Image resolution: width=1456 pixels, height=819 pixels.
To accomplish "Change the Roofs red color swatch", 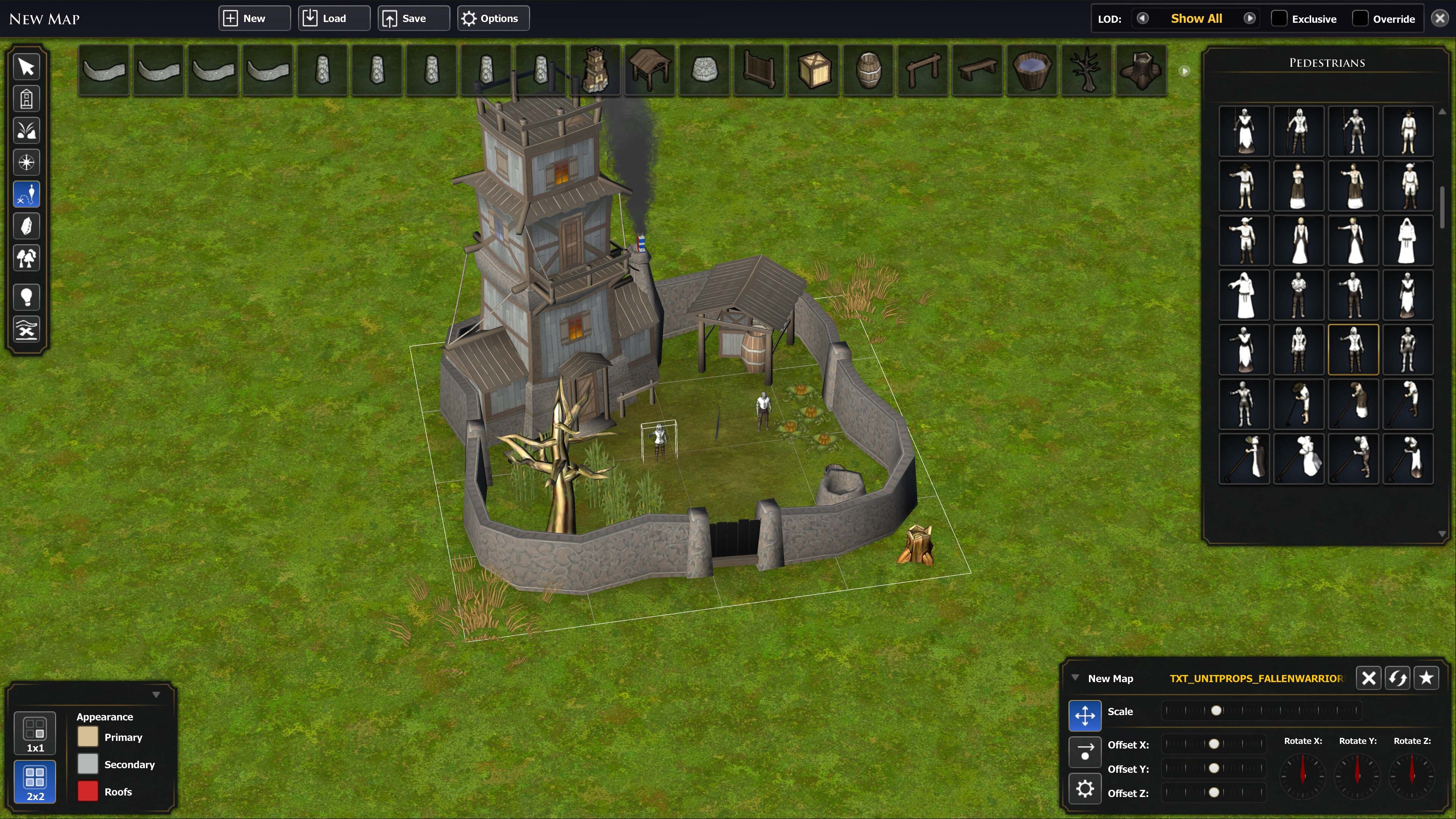I will pyautogui.click(x=88, y=791).
